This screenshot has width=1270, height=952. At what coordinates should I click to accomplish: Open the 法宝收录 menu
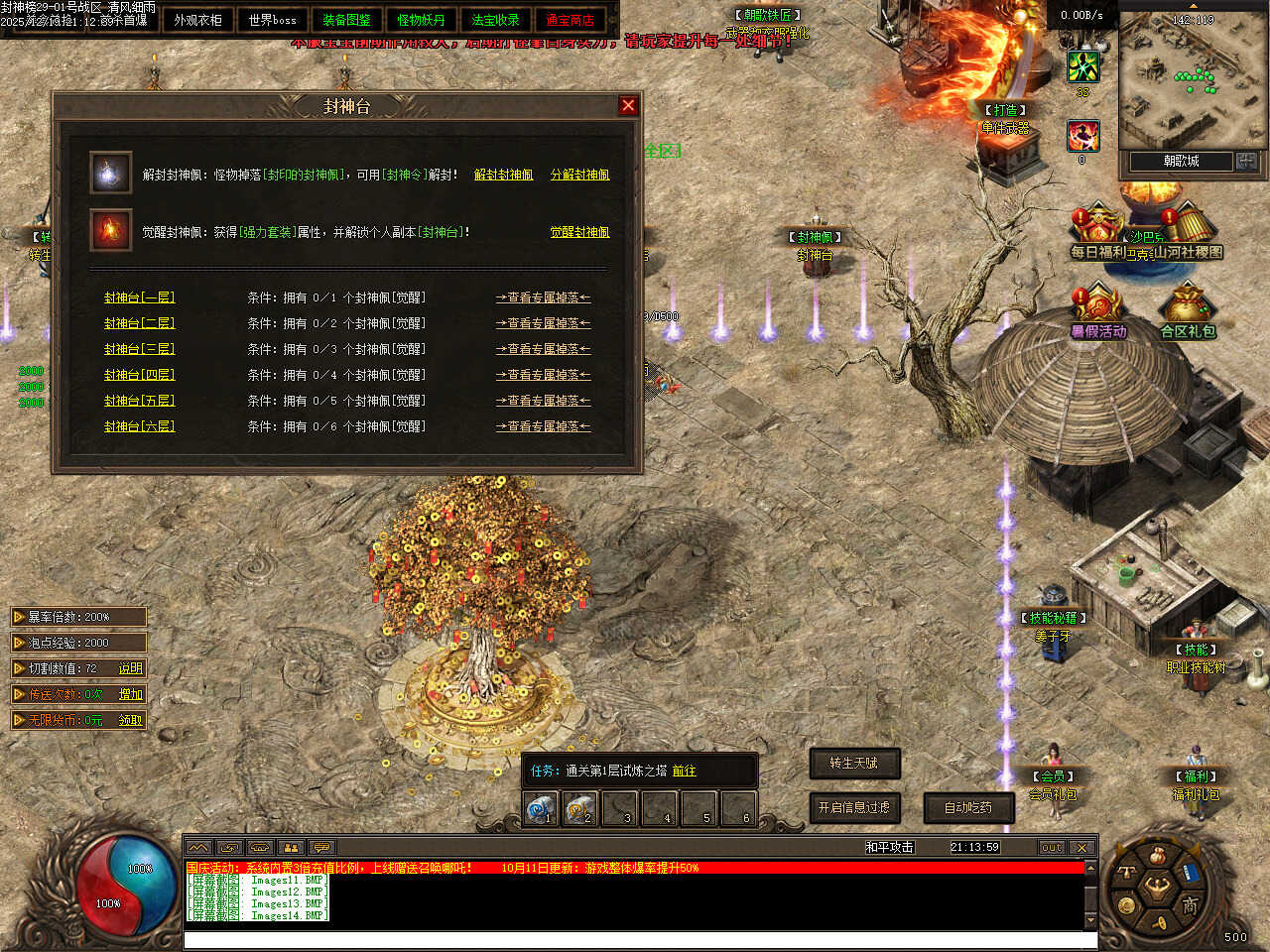coord(495,20)
